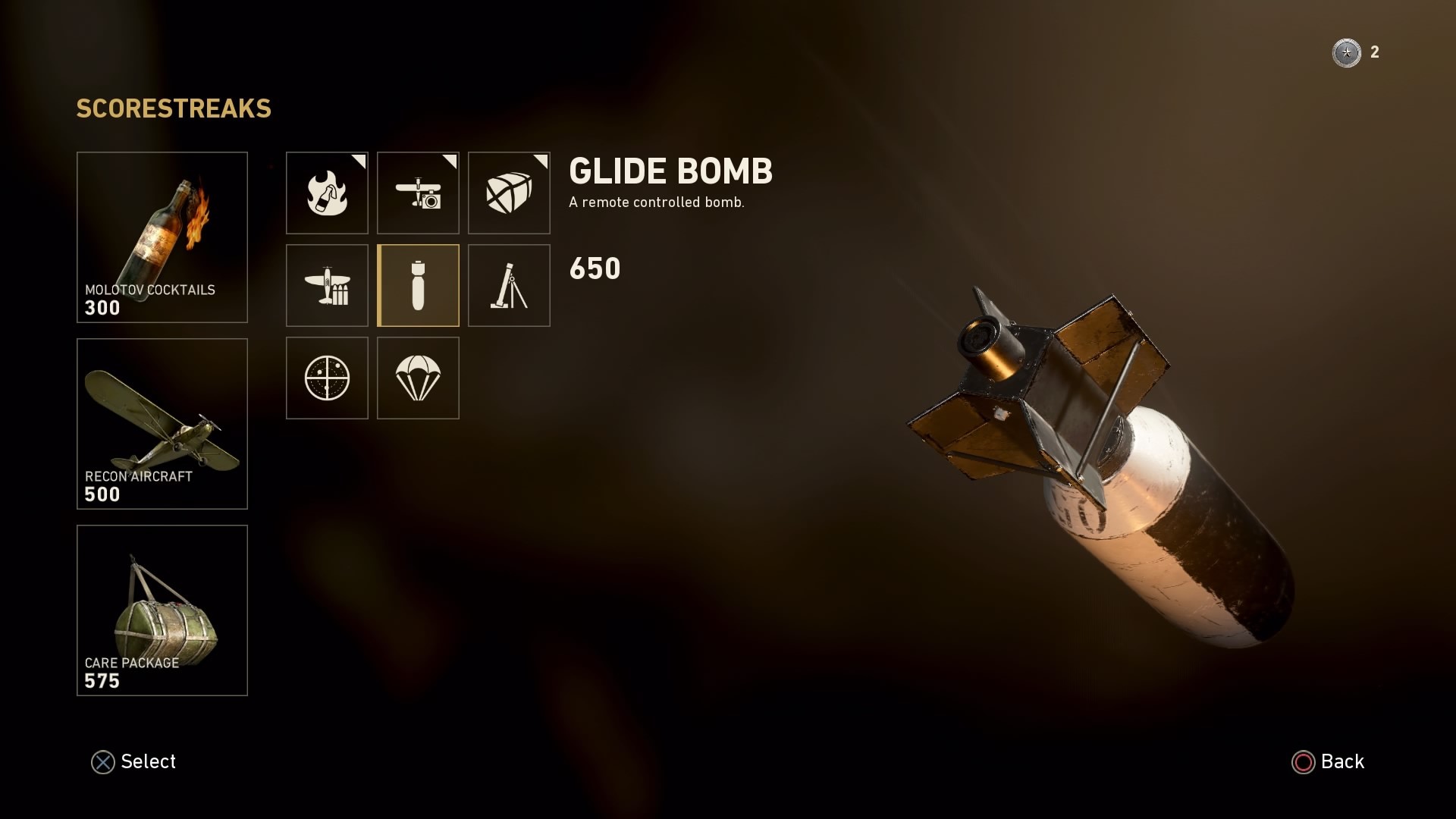Choose the recon plane with camera icon
Image resolution: width=1456 pixels, height=819 pixels.
[x=418, y=193]
